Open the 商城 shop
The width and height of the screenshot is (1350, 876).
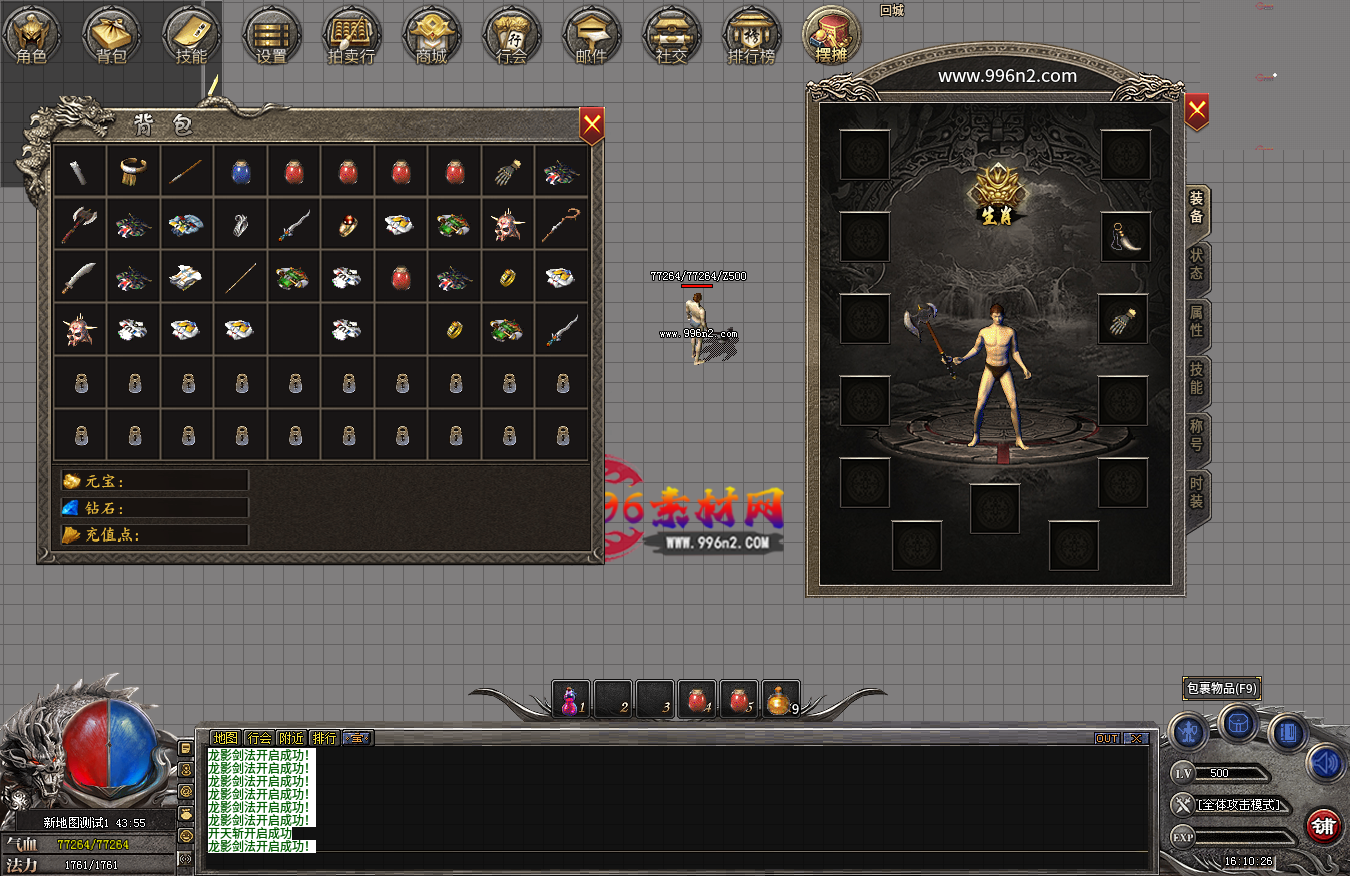(431, 36)
